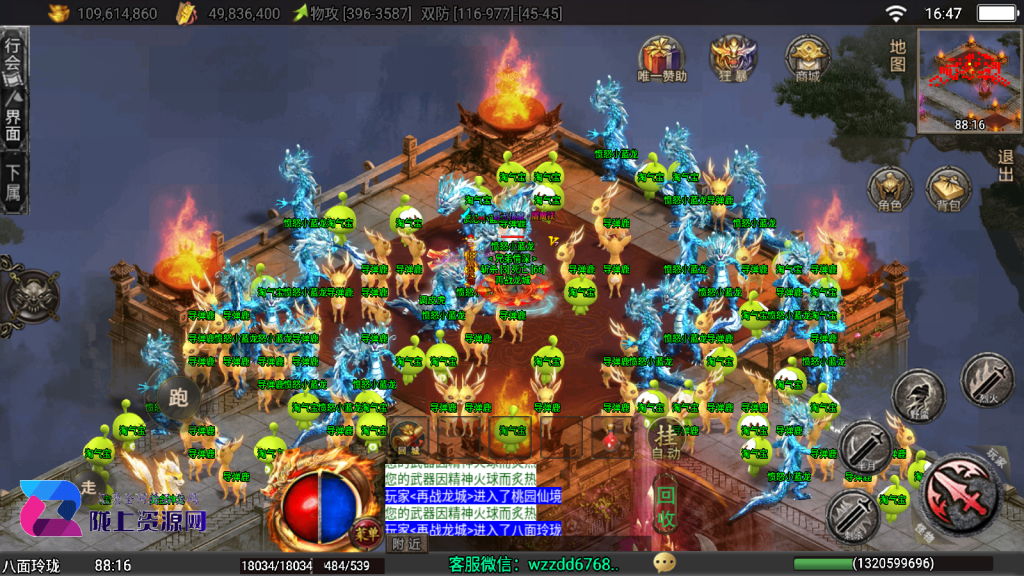Click the minimap thumbnail
The image size is (1024, 576).
[x=968, y=81]
